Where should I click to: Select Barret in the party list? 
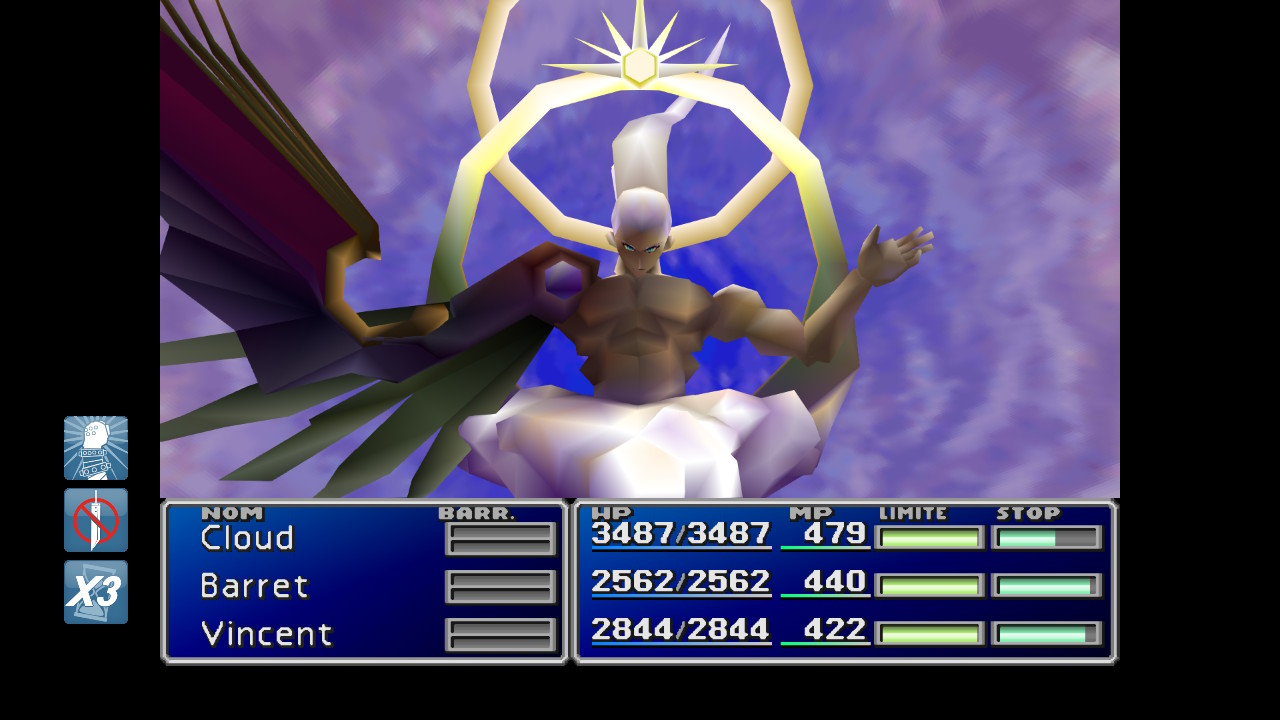point(254,586)
